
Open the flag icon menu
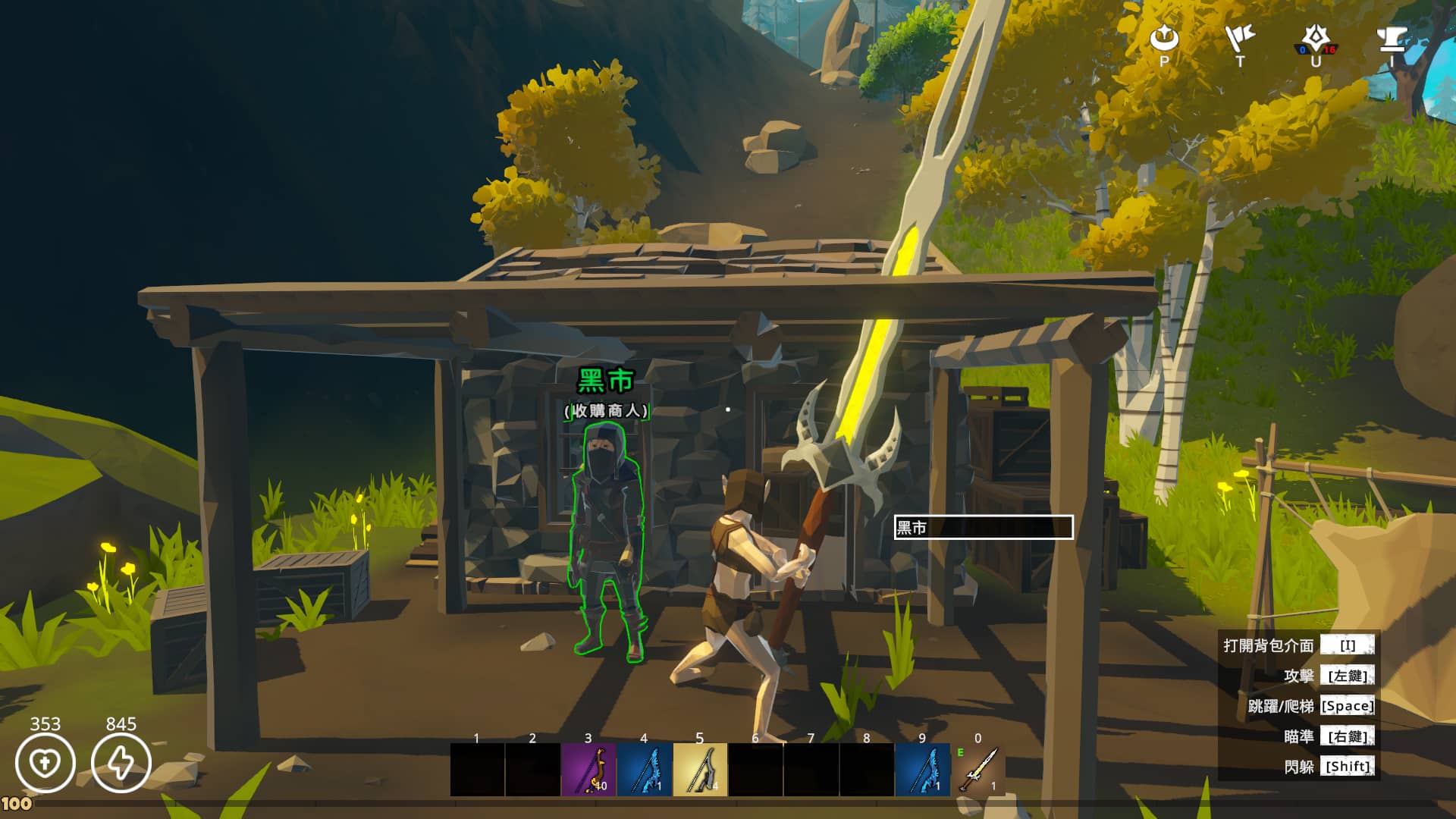pyautogui.click(x=1240, y=38)
